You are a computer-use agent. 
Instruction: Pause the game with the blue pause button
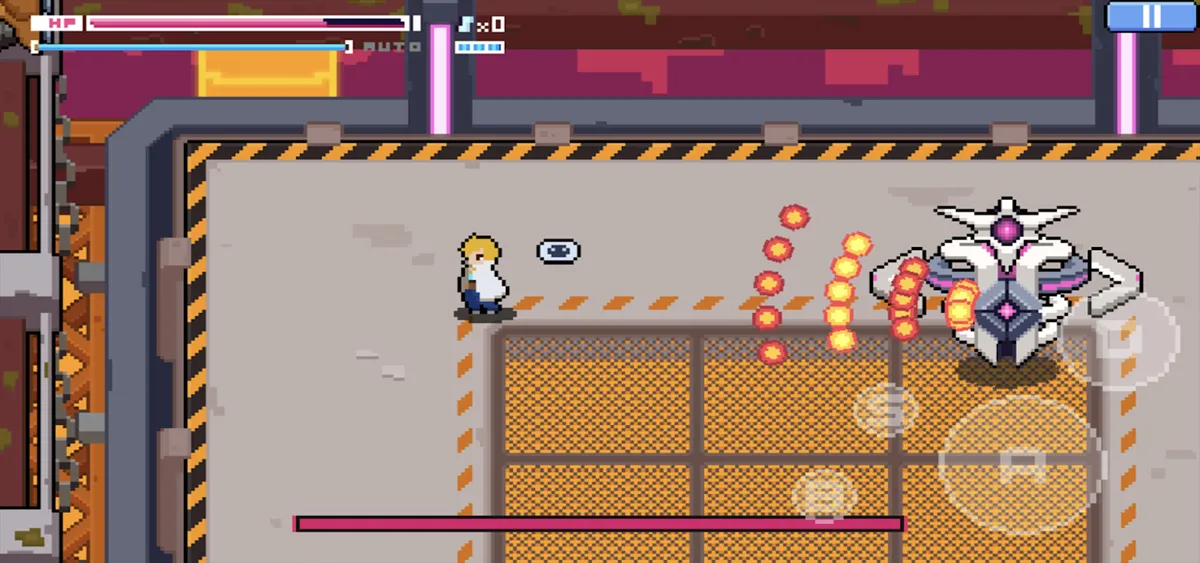click(1151, 17)
